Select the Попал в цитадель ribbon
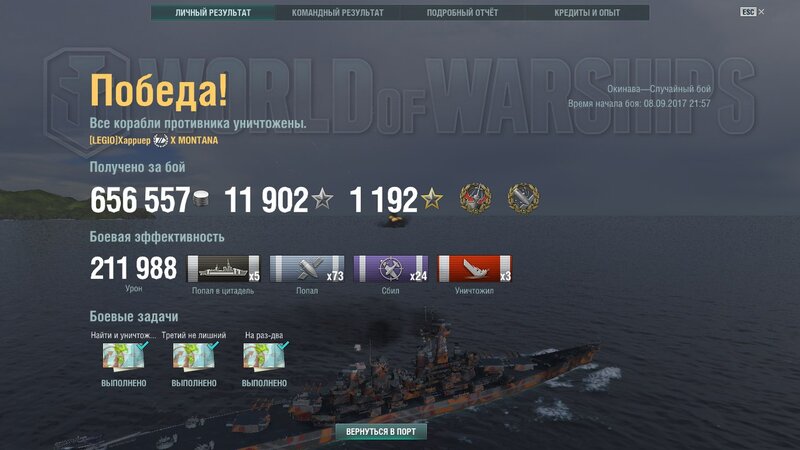This screenshot has height=450, width=800. pos(224,268)
